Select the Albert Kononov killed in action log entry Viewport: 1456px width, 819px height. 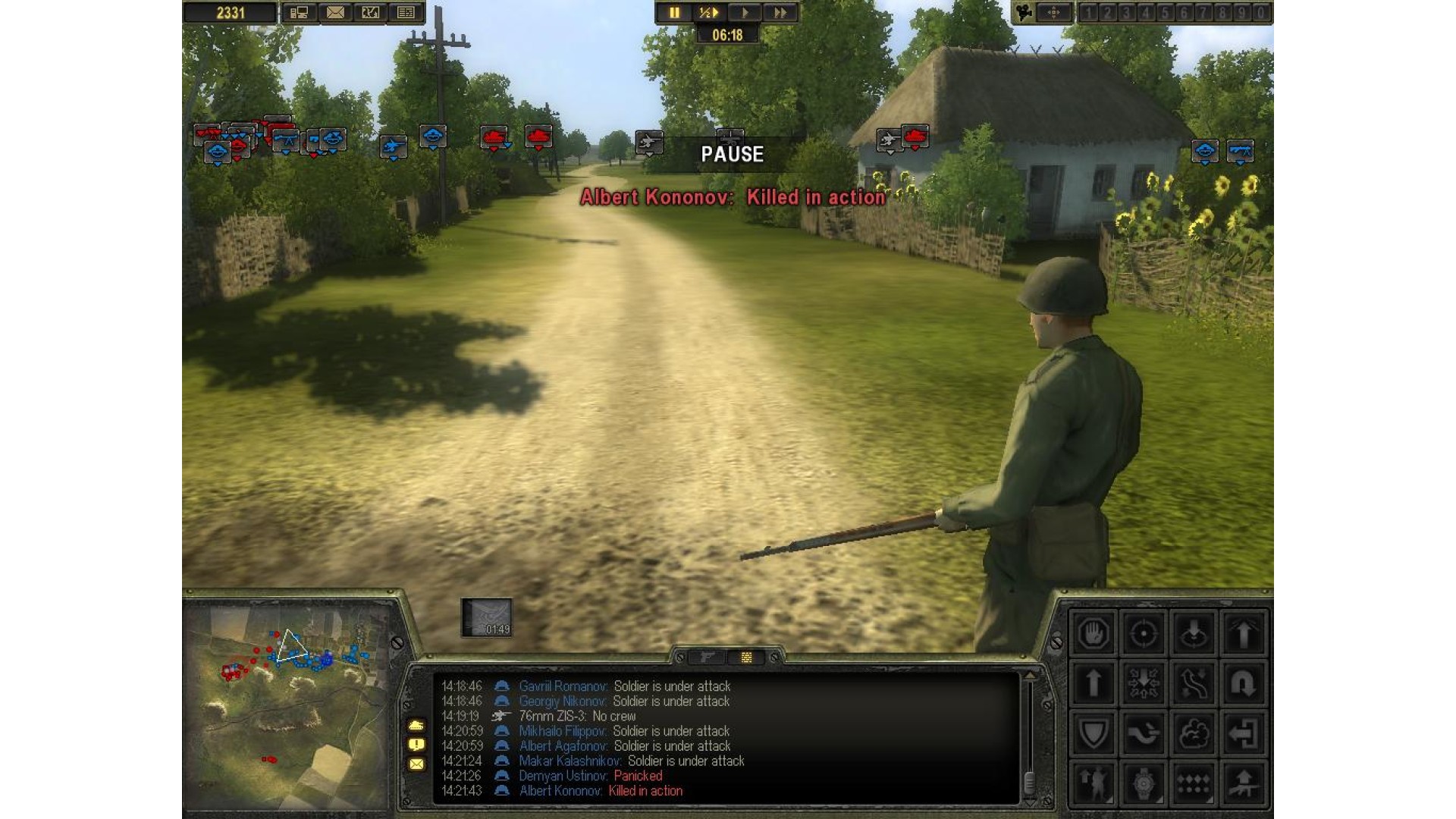pos(601,791)
